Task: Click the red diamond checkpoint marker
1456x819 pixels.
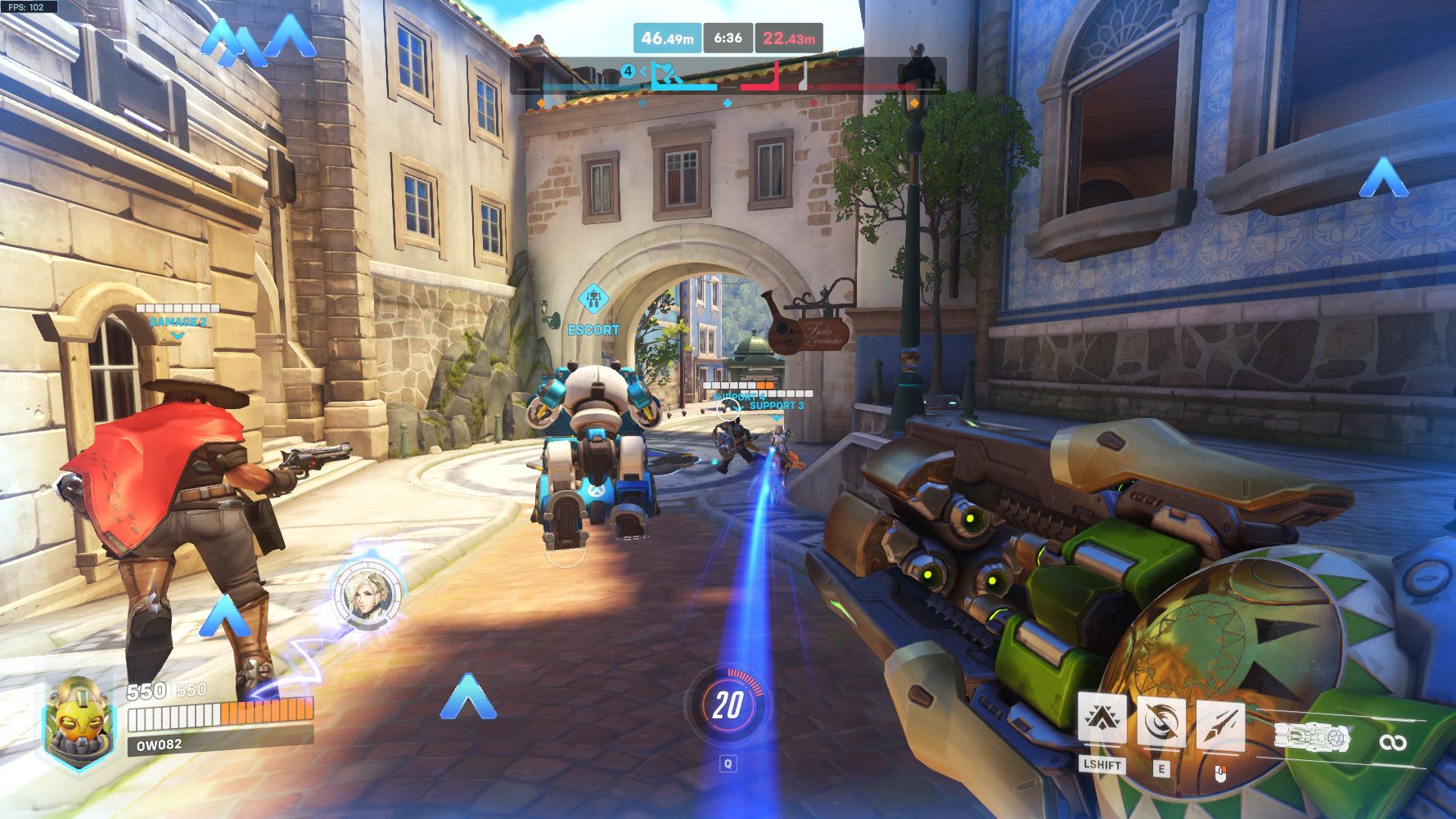Action: coord(814,104)
